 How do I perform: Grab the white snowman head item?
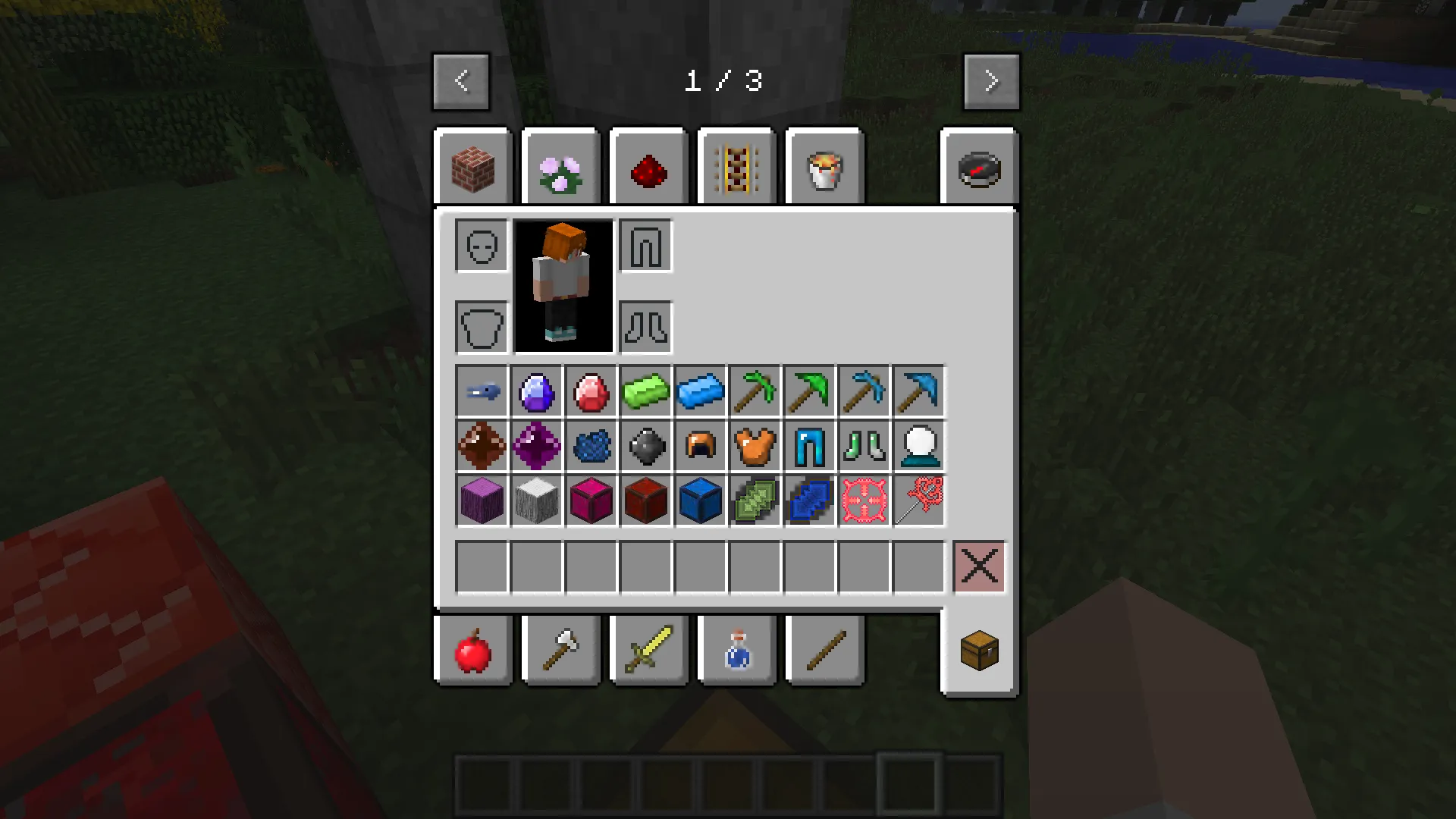pos(918,446)
